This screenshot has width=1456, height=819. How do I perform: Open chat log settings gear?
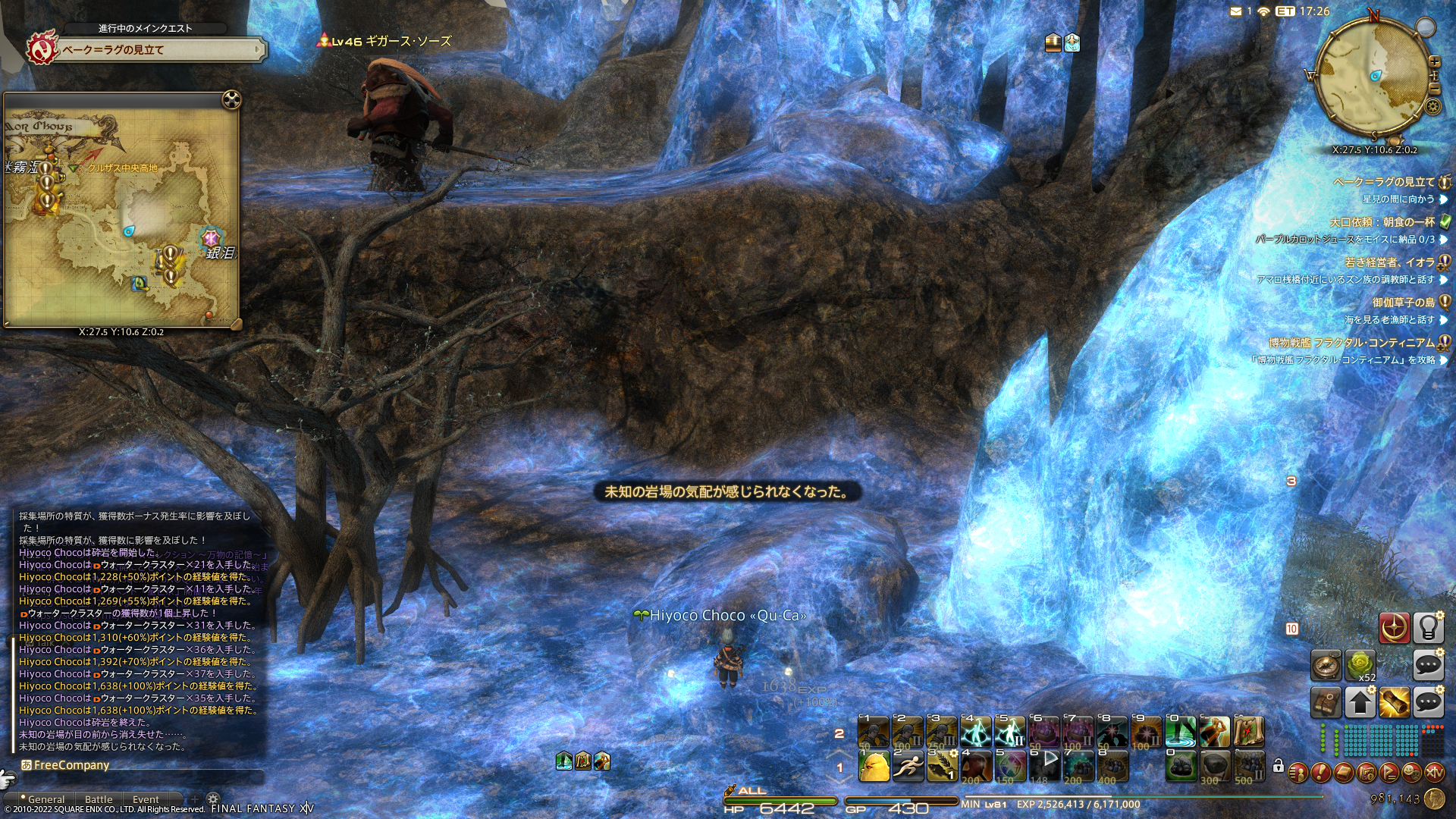pyautogui.click(x=213, y=799)
